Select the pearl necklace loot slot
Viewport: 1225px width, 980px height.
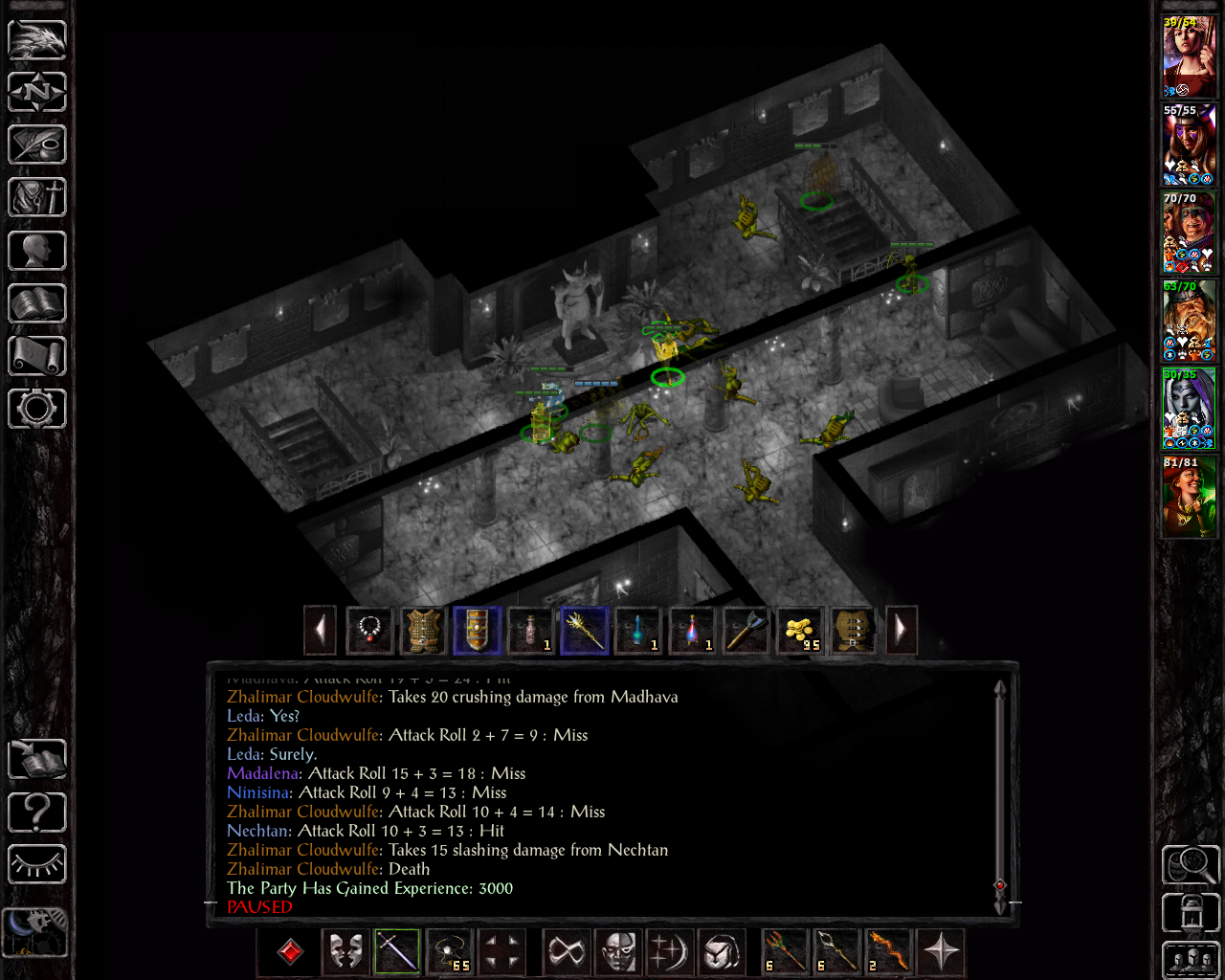click(x=369, y=631)
